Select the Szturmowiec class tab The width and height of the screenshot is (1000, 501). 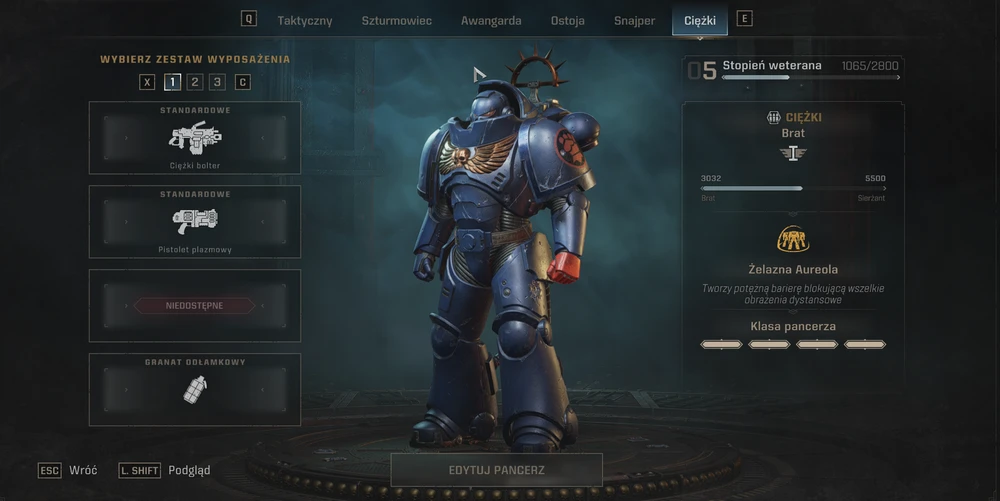[x=396, y=20]
